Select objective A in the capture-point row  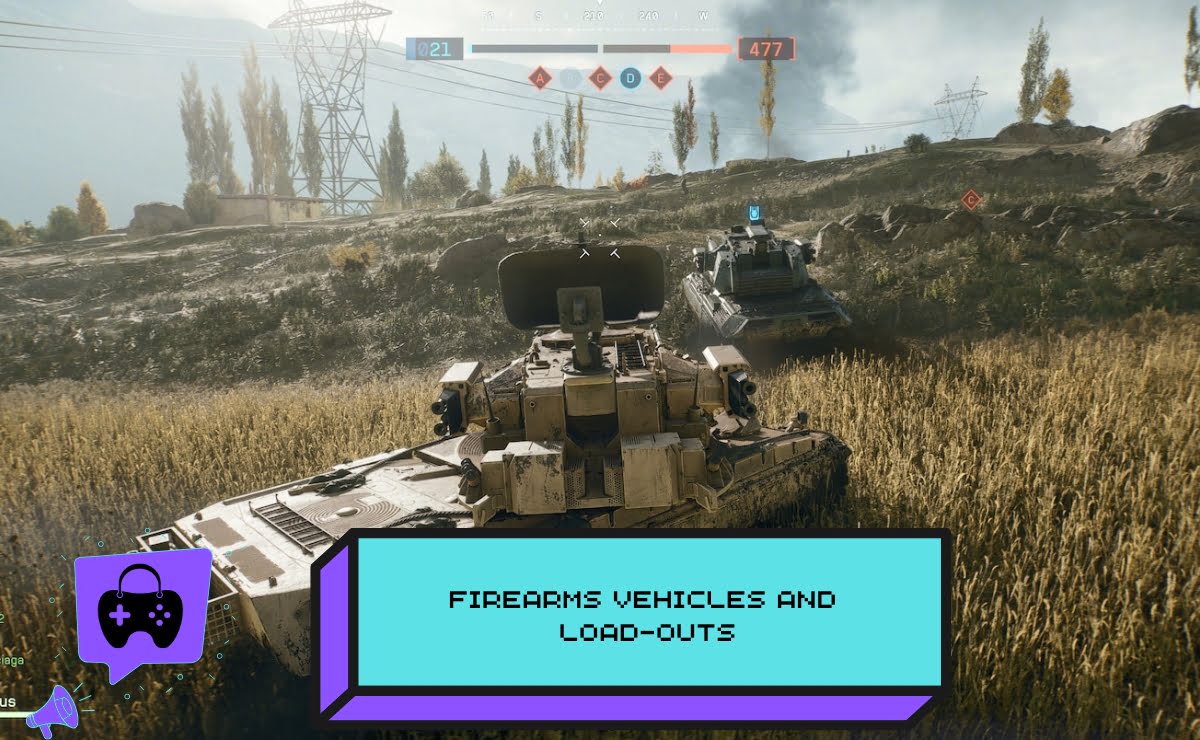click(540, 78)
